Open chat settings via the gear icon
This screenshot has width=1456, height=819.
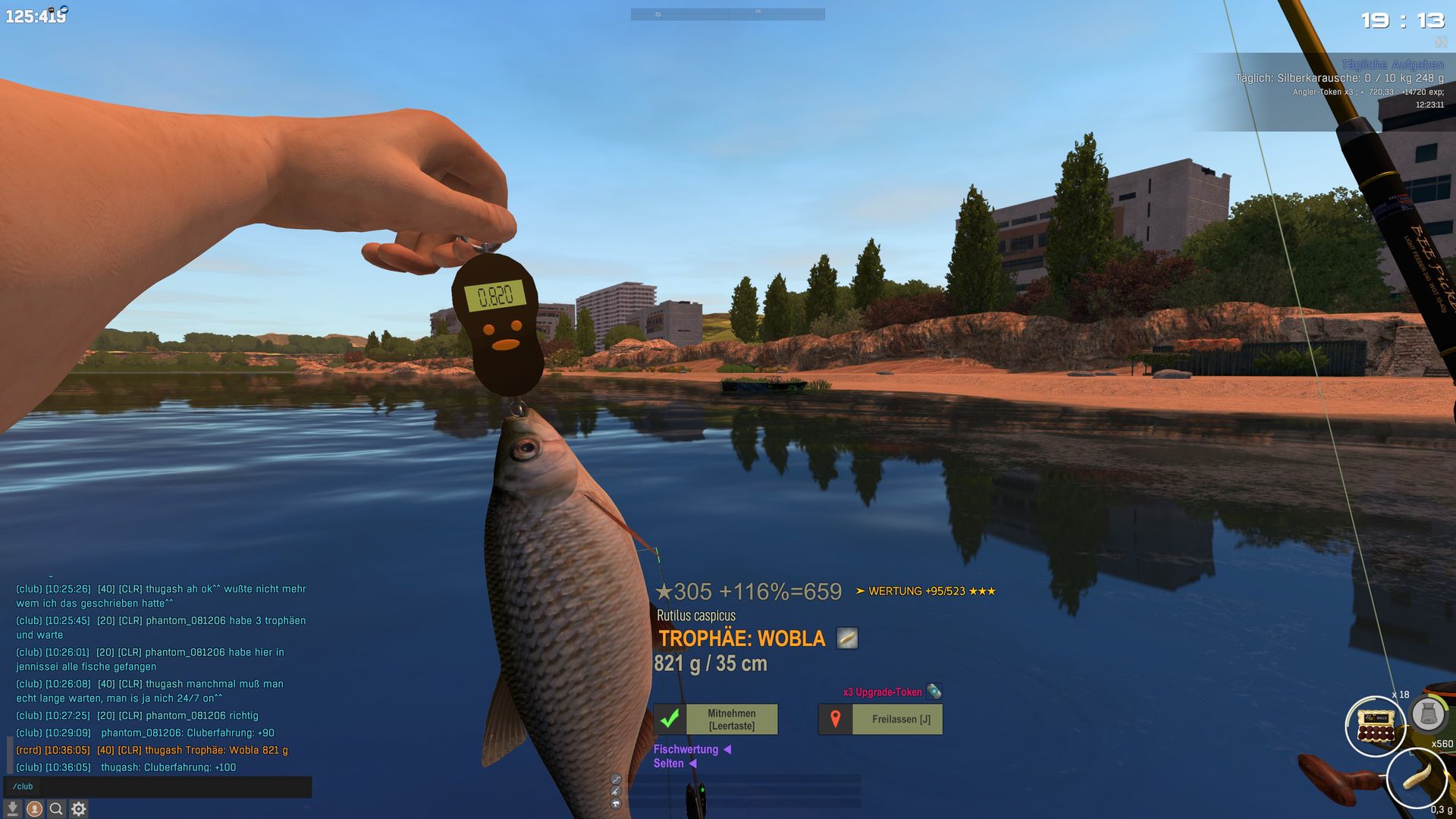pos(78,809)
